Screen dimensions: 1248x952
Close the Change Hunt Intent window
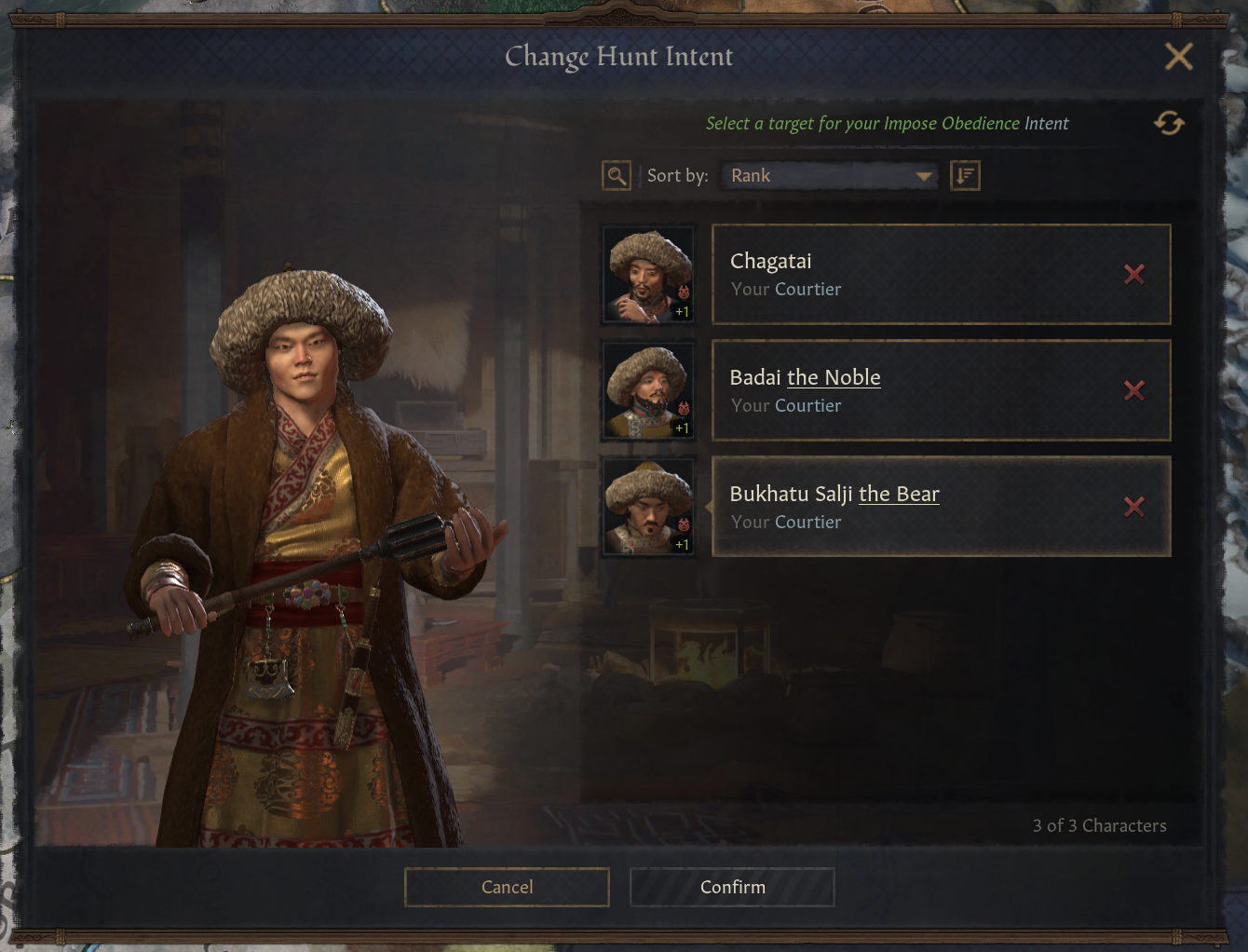click(1178, 57)
